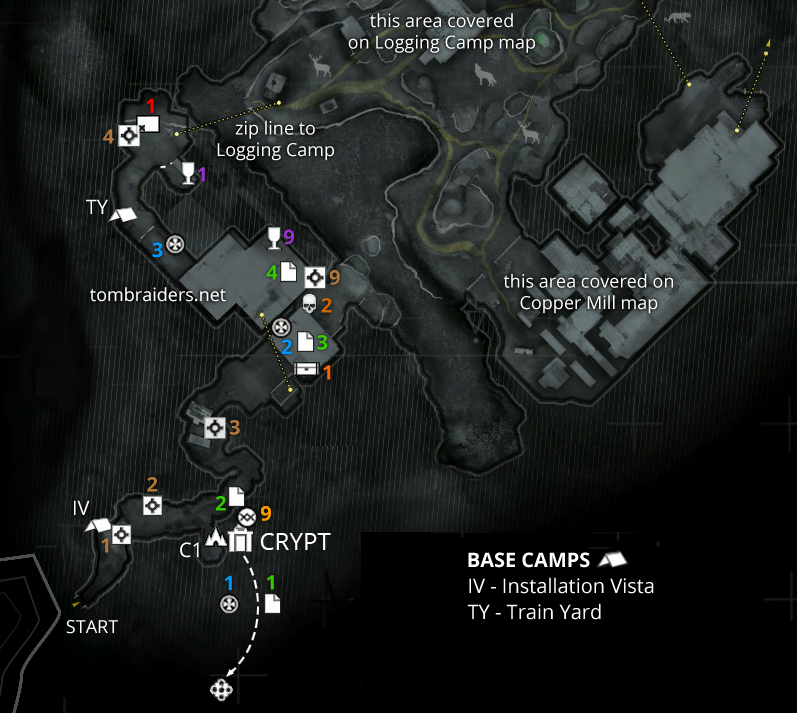
Task: Select the document marker labeled green 2
Action: pos(236,496)
